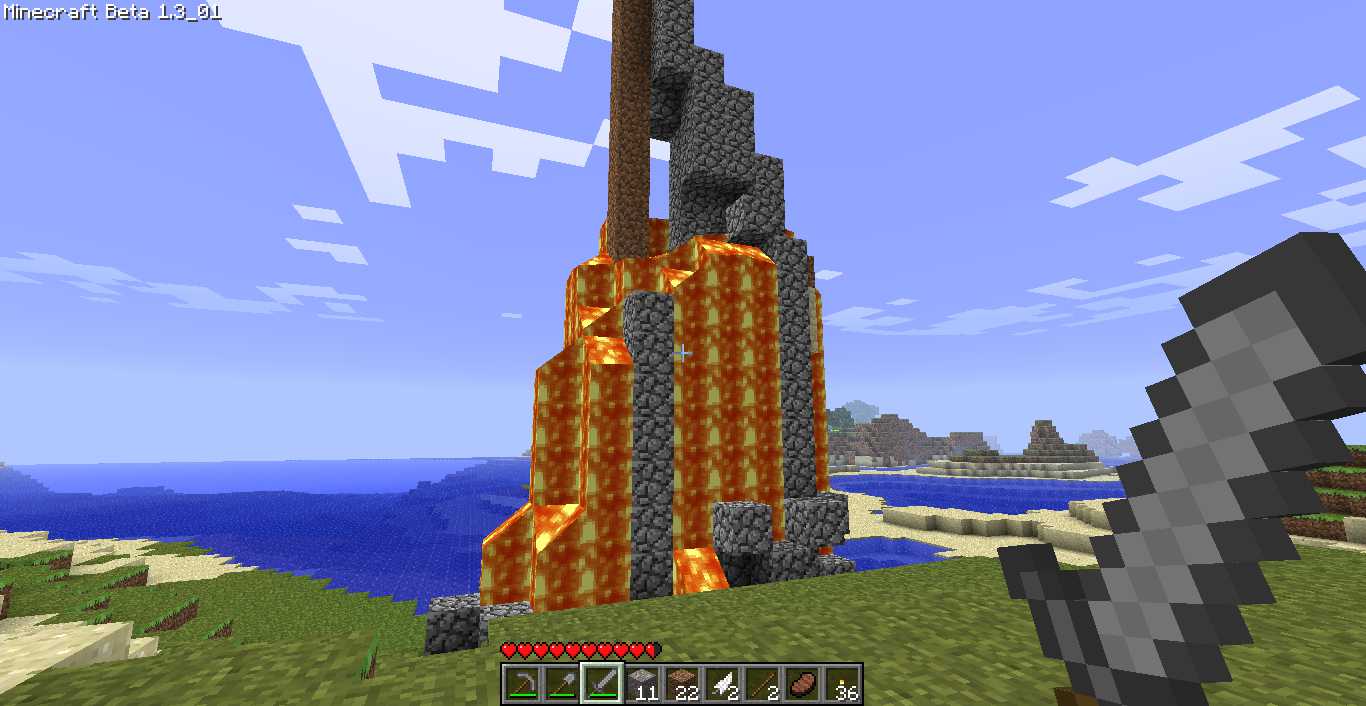
Task: Select the stone pickaxe hotbar slot
Action: [522, 684]
